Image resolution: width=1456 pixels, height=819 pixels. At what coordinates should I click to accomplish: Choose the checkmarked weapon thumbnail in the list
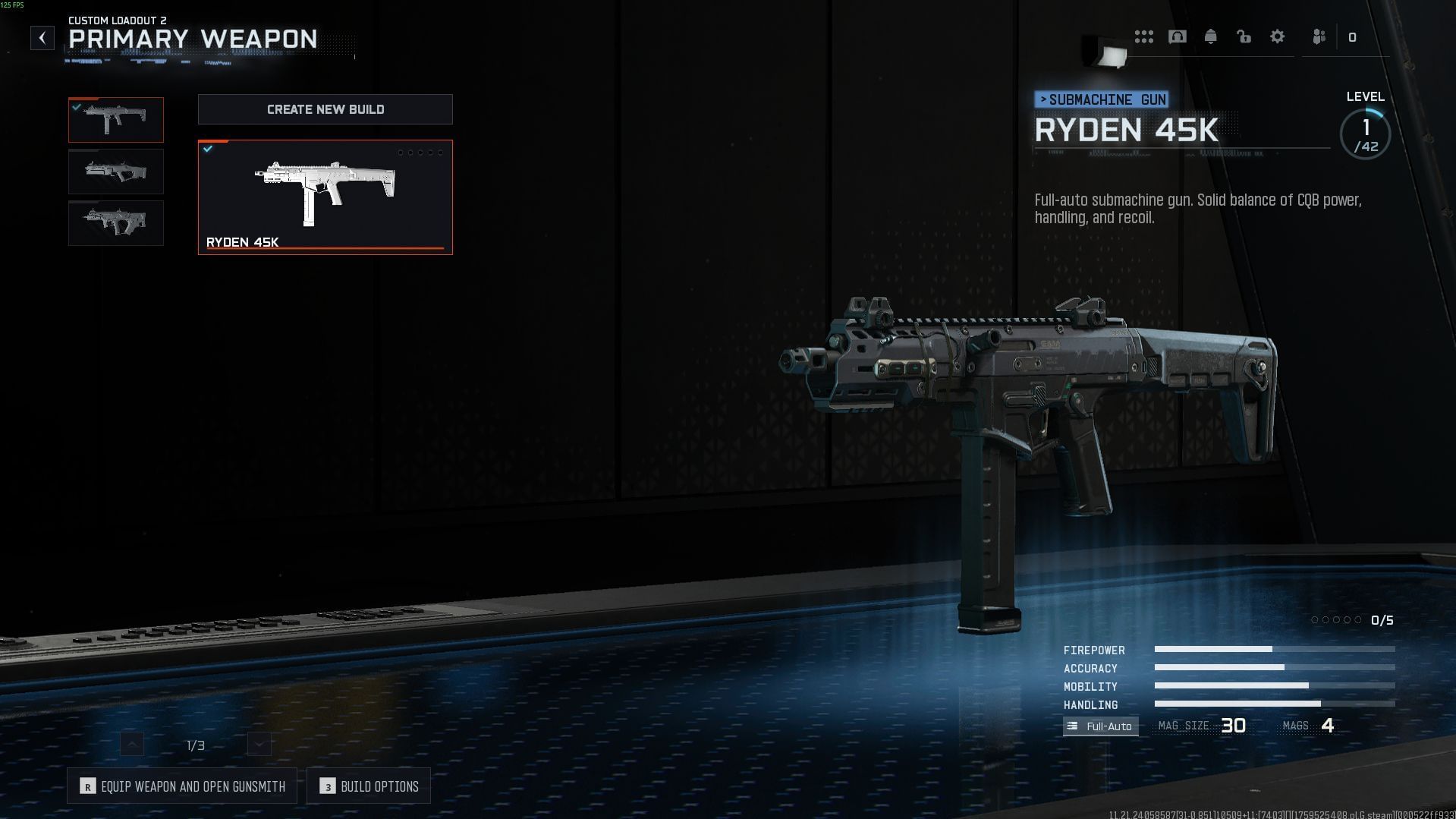(116, 120)
